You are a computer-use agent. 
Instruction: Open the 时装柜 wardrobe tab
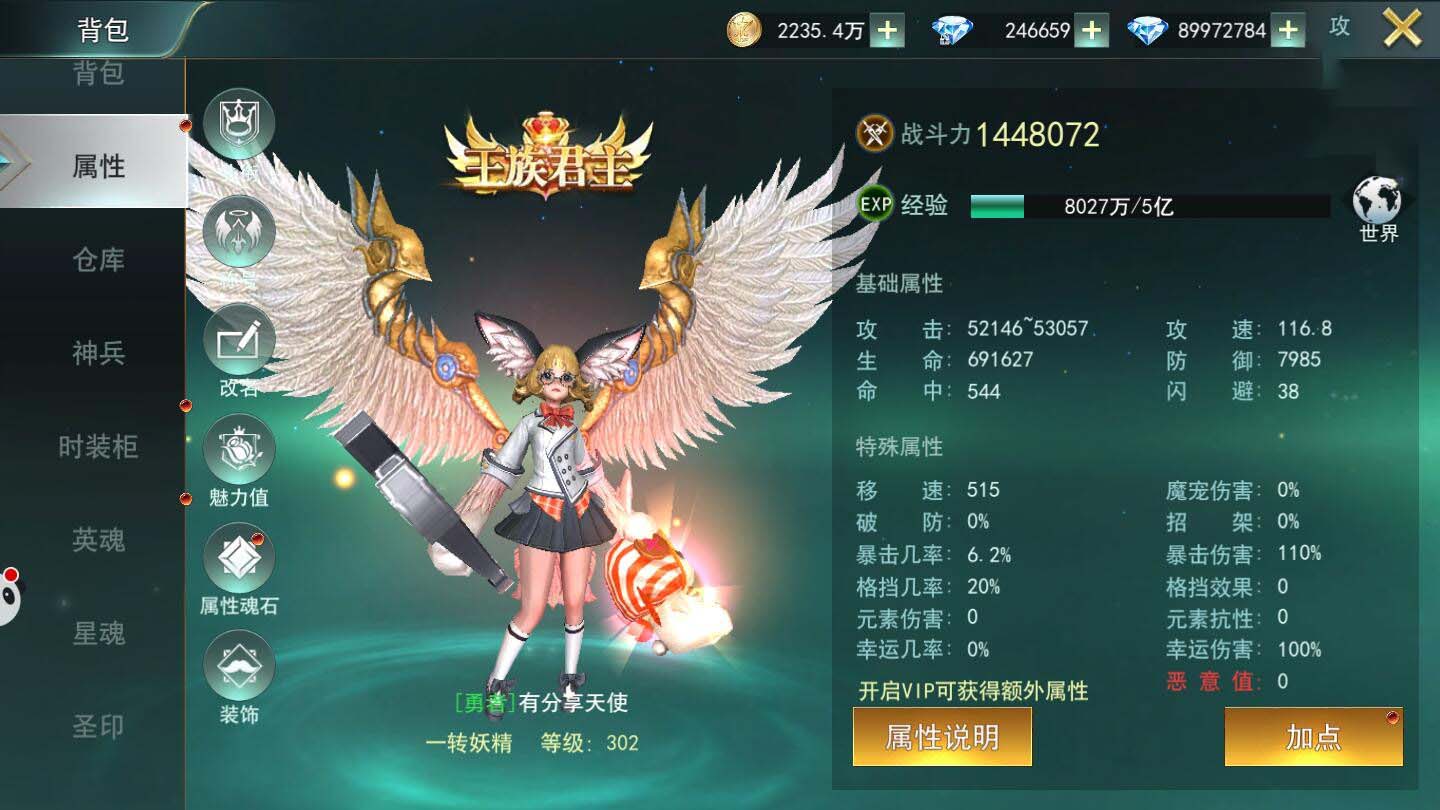coord(100,447)
